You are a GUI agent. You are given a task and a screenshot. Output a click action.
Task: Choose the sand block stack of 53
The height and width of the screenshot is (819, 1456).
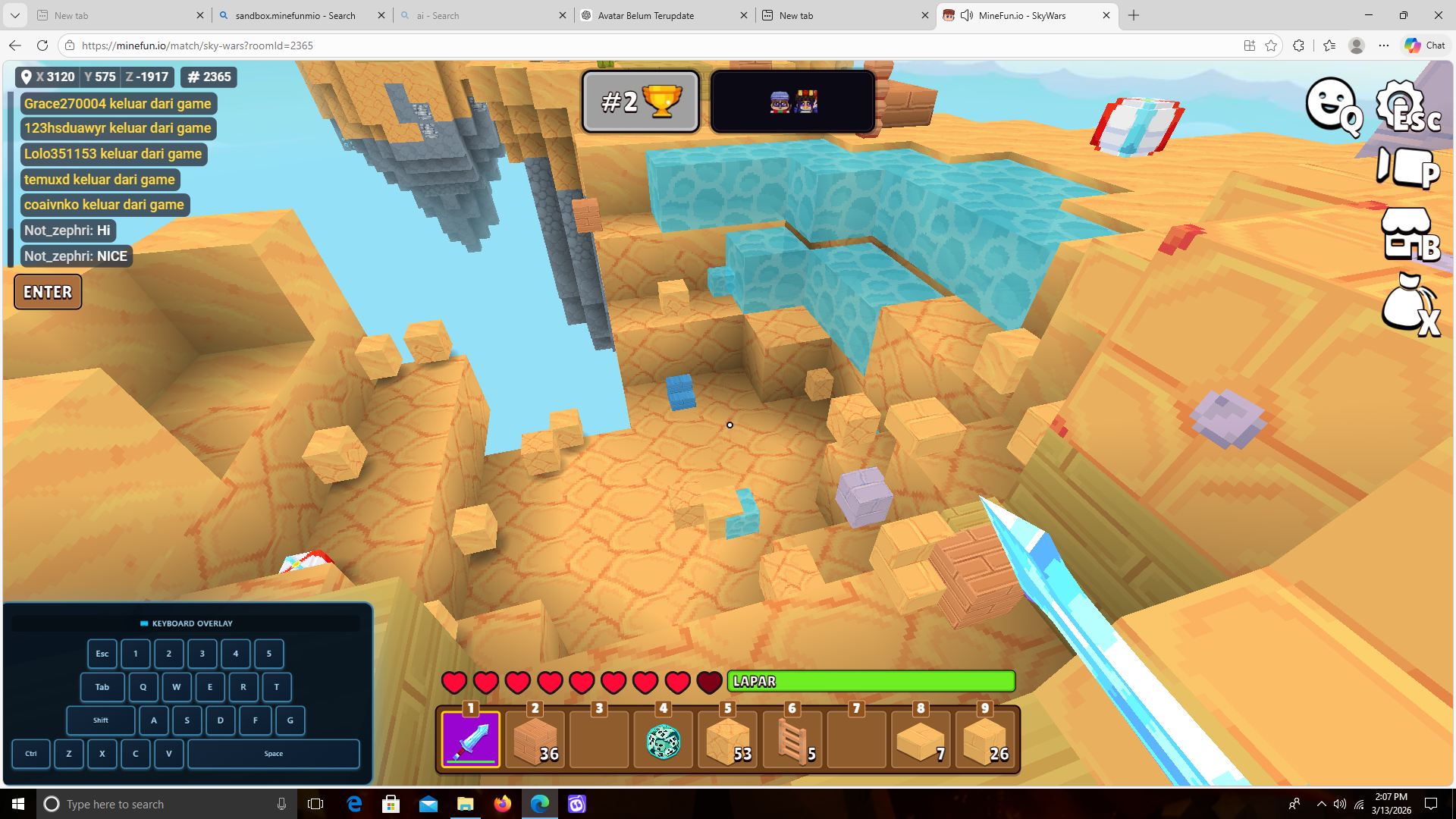(727, 739)
